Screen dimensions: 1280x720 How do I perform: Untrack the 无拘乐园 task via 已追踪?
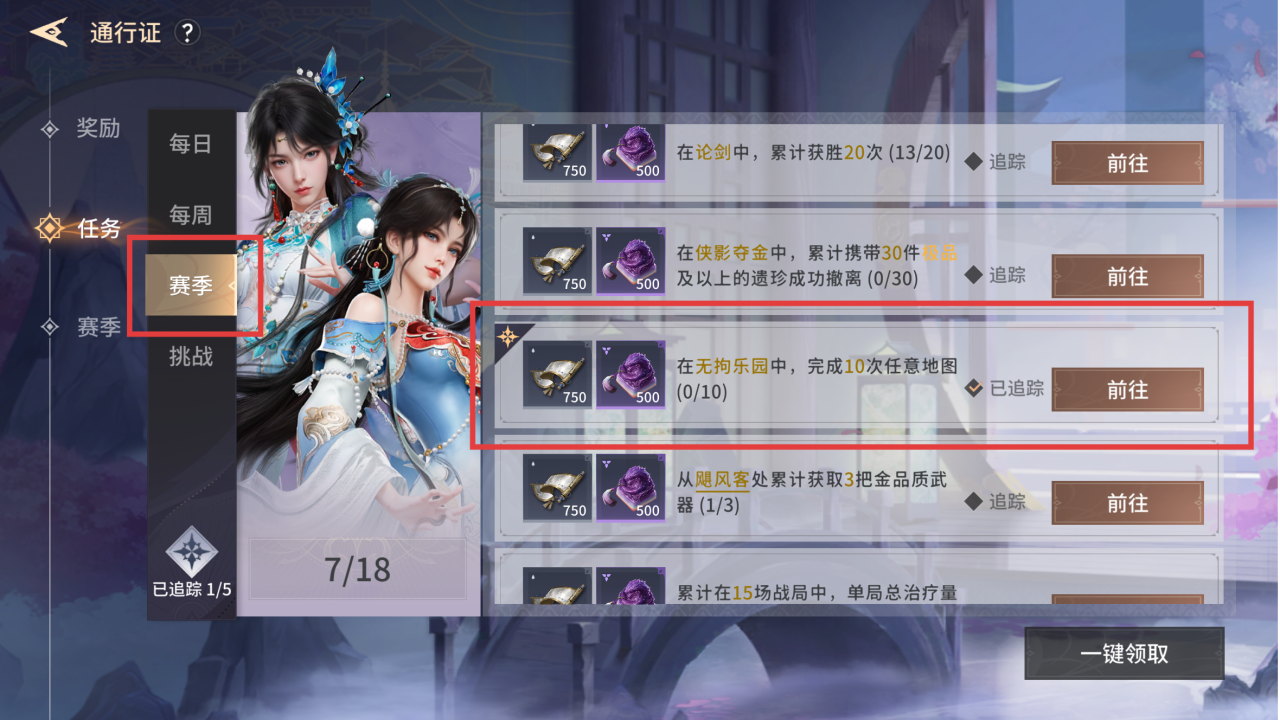(998, 389)
